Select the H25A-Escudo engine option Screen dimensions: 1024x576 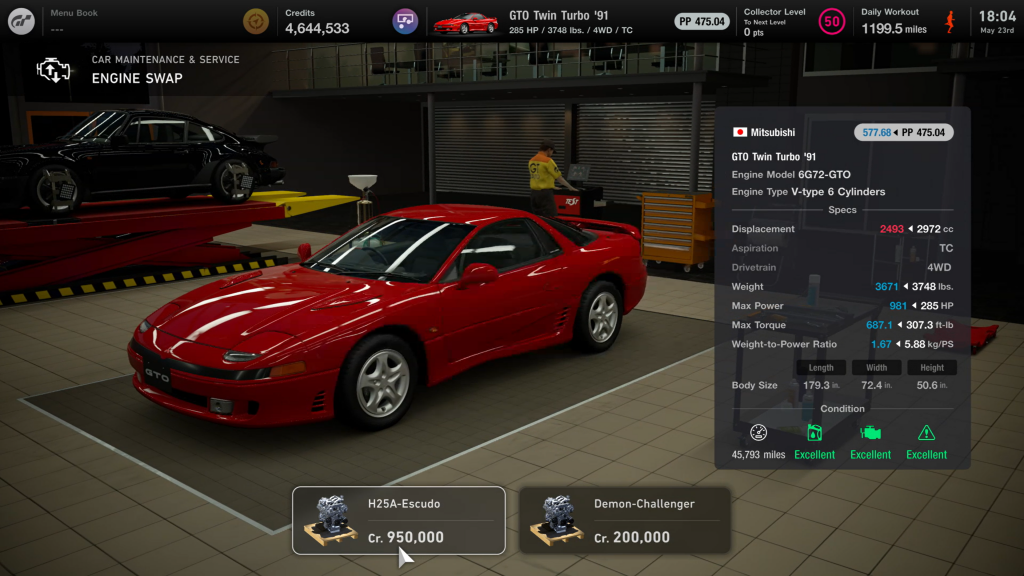click(398, 520)
